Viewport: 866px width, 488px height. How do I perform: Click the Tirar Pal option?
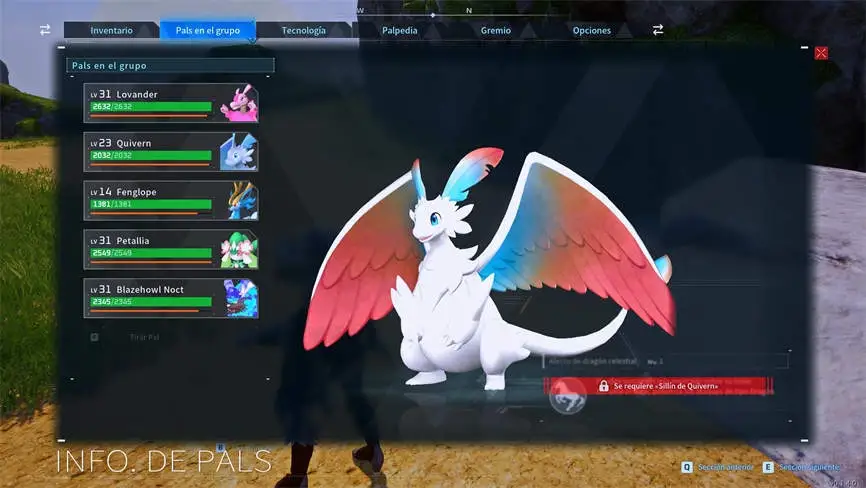pos(144,337)
